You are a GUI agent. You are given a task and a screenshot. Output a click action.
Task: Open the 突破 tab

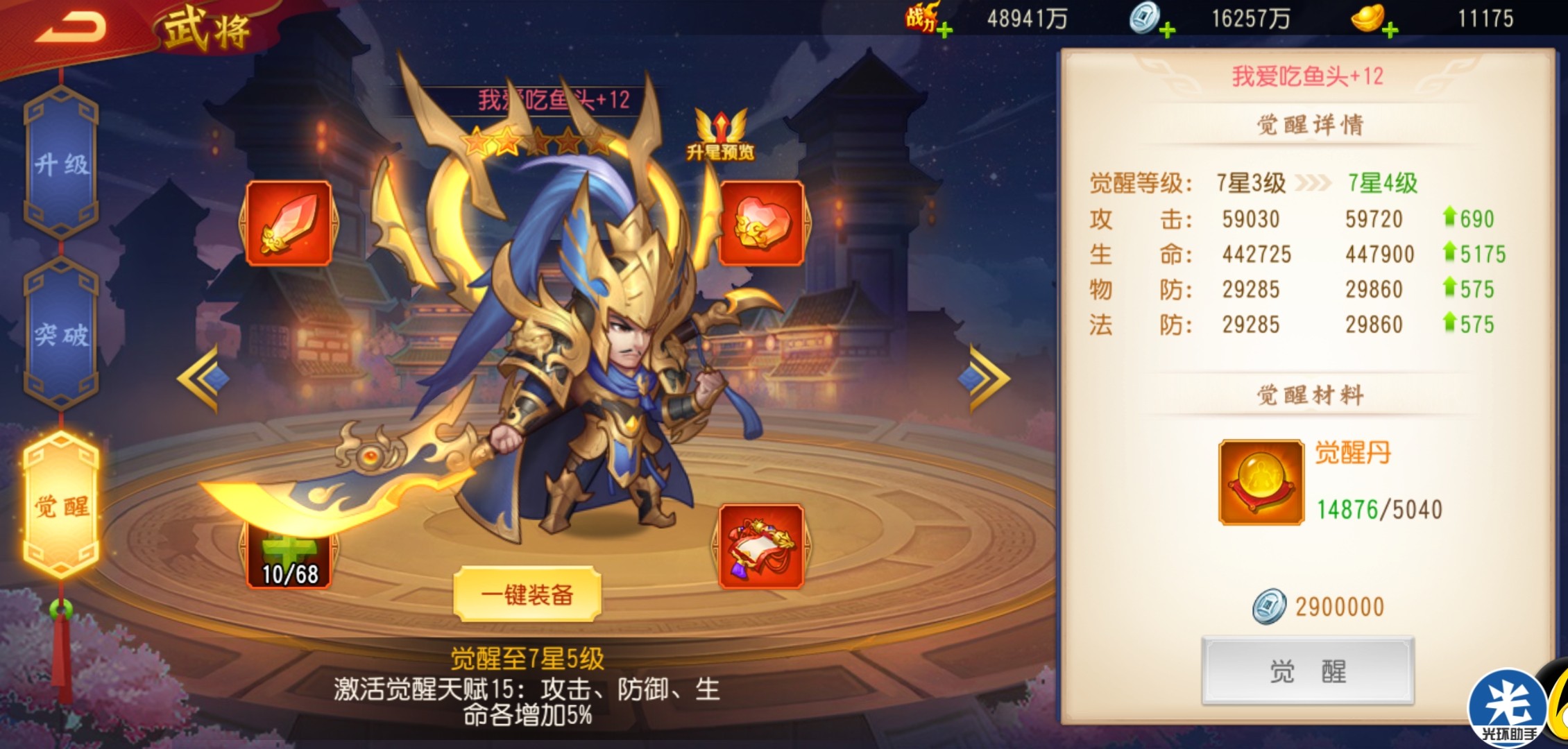(61, 335)
